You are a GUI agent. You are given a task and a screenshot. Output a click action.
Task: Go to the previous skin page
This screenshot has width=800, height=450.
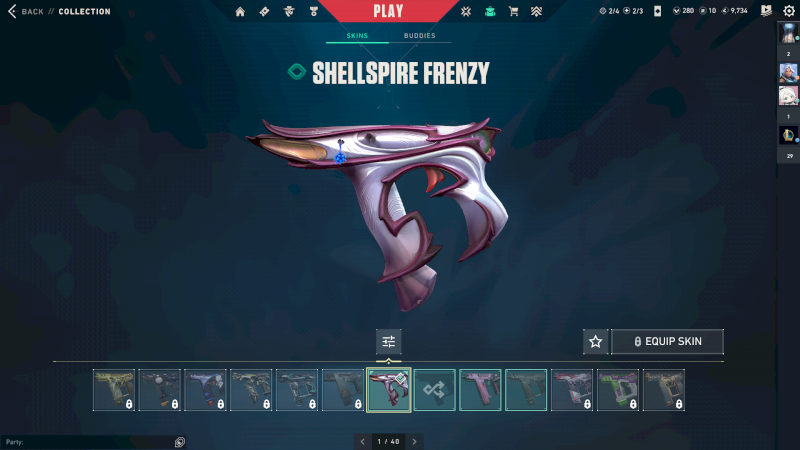(362, 441)
